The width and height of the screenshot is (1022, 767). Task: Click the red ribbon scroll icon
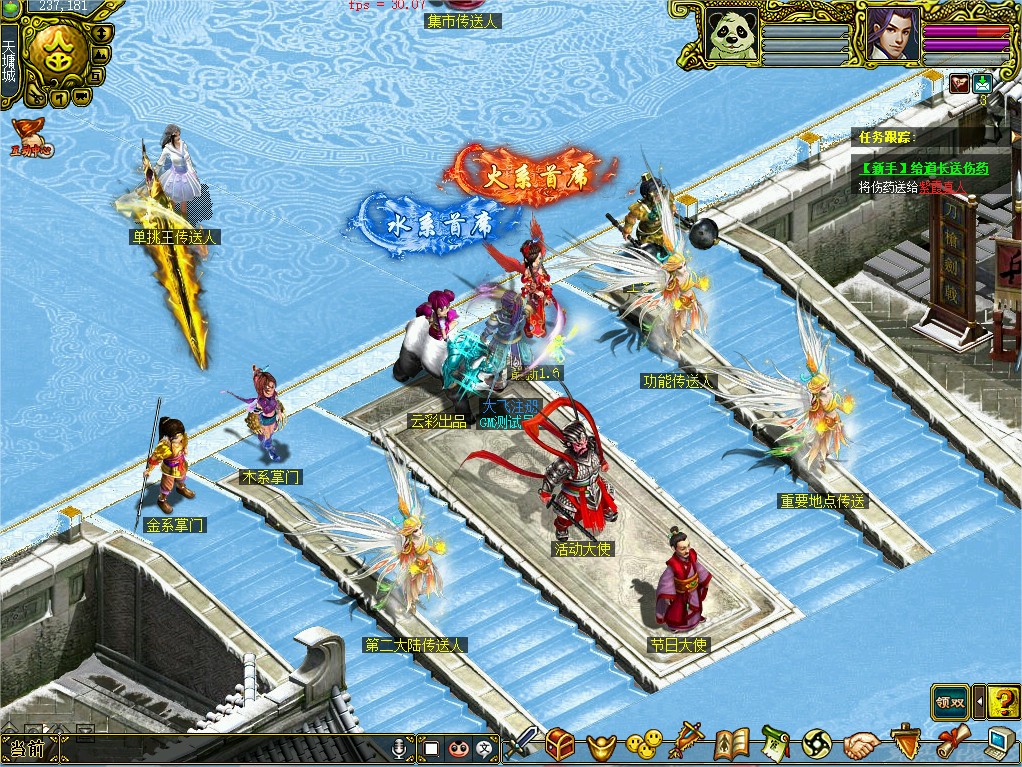[x=952, y=742]
